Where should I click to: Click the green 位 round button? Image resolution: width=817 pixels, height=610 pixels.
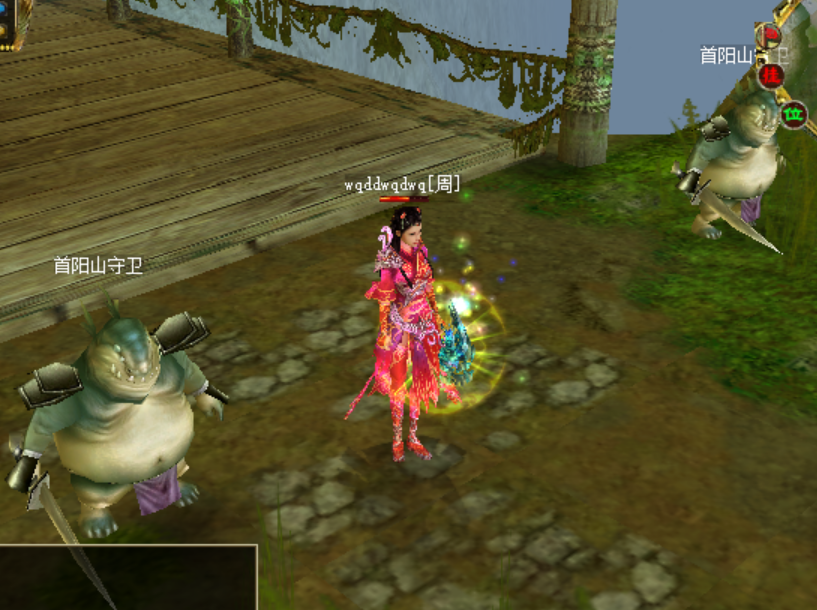pyautogui.click(x=793, y=115)
